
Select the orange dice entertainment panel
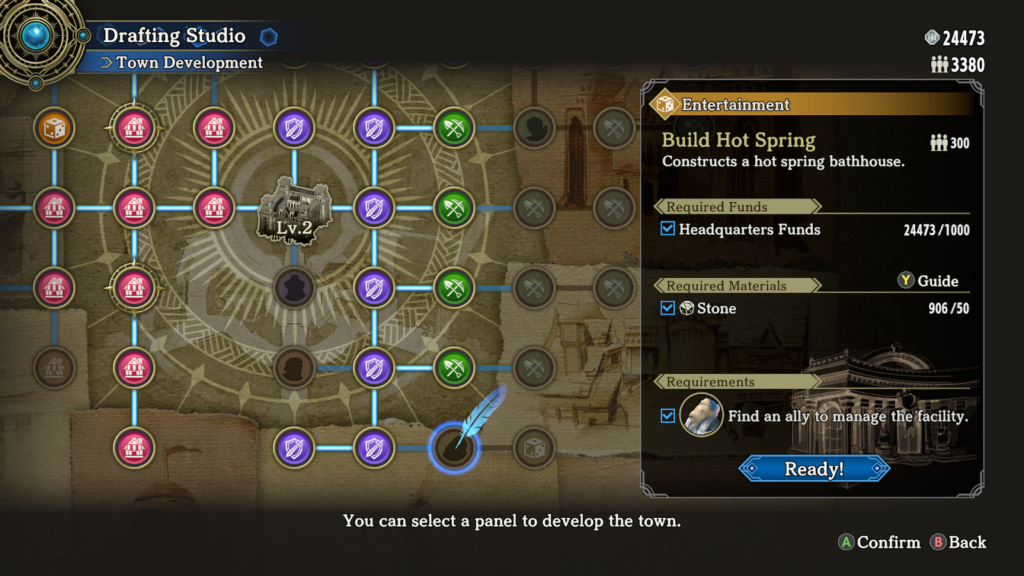54,128
